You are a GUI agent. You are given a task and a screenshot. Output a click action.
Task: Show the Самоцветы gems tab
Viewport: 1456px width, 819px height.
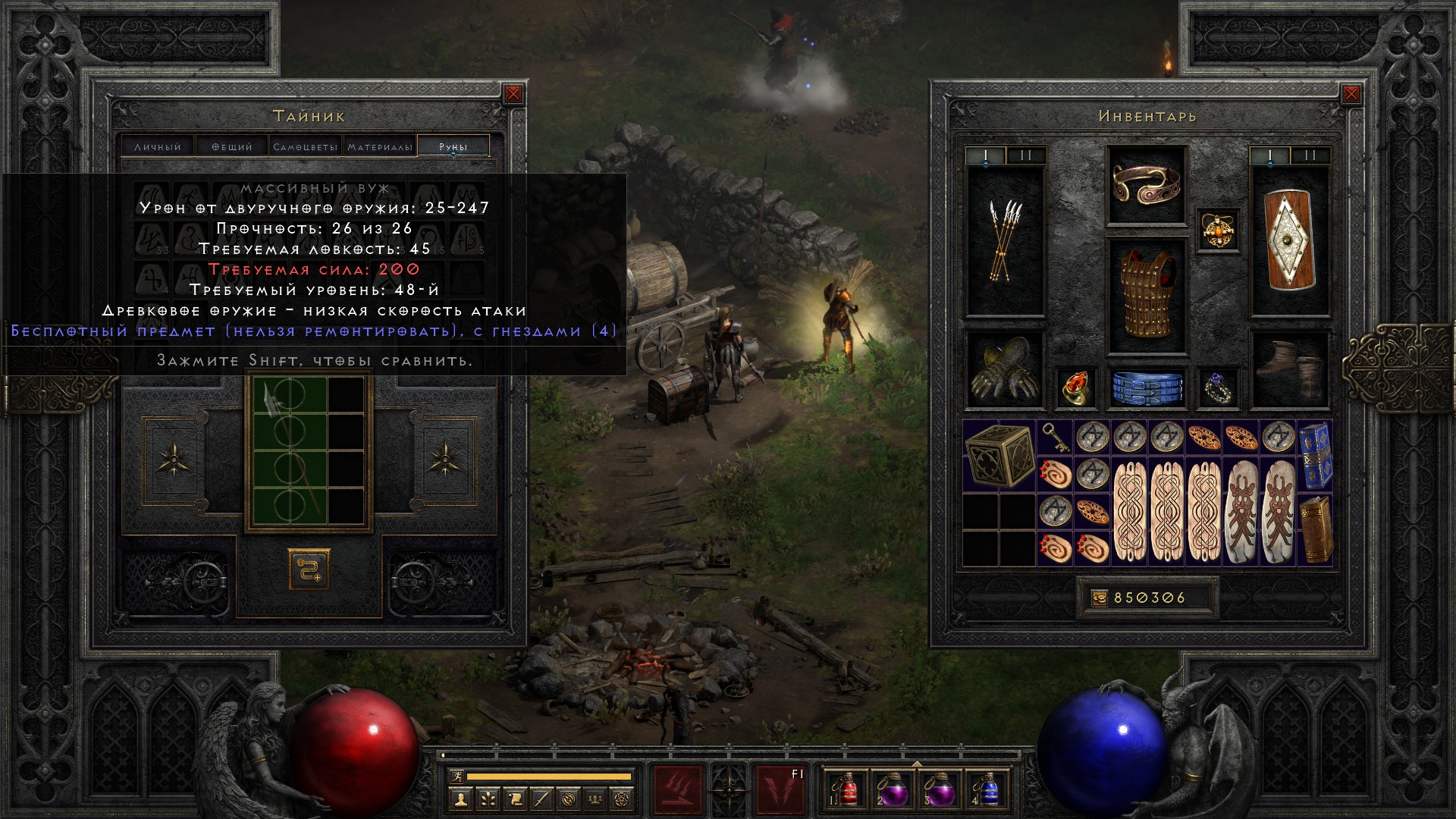[306, 146]
